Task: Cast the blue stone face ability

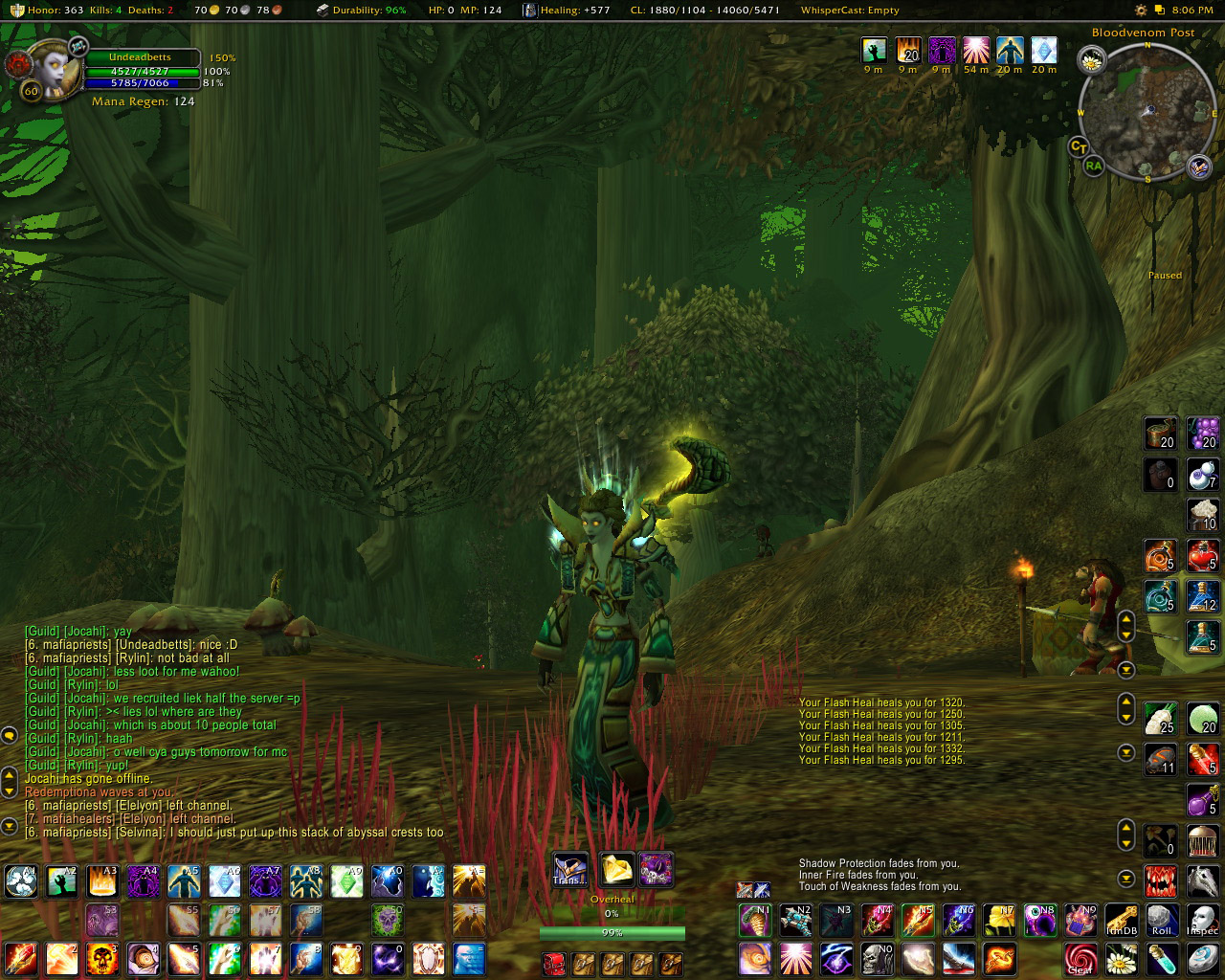Action: click(x=469, y=958)
